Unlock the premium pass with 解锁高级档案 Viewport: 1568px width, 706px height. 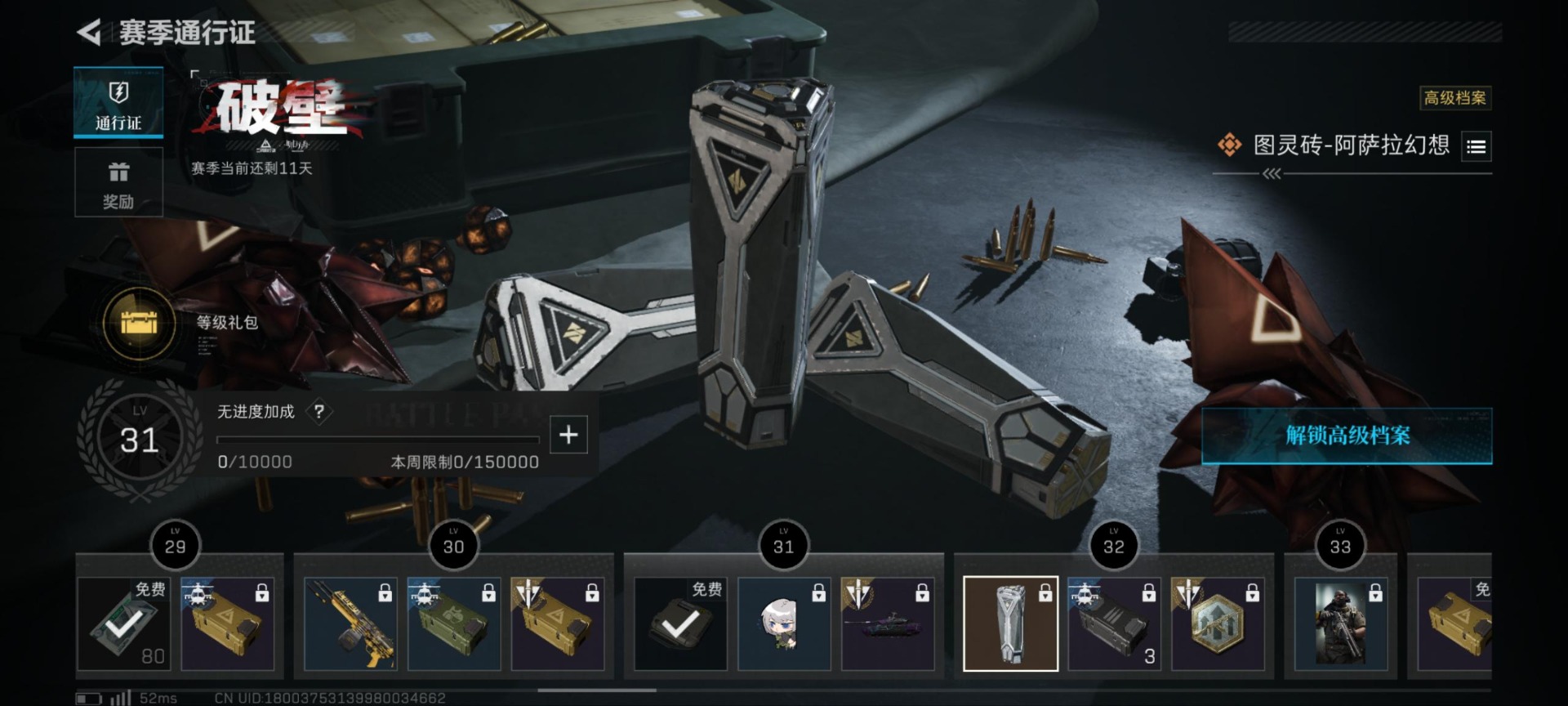(x=1347, y=436)
